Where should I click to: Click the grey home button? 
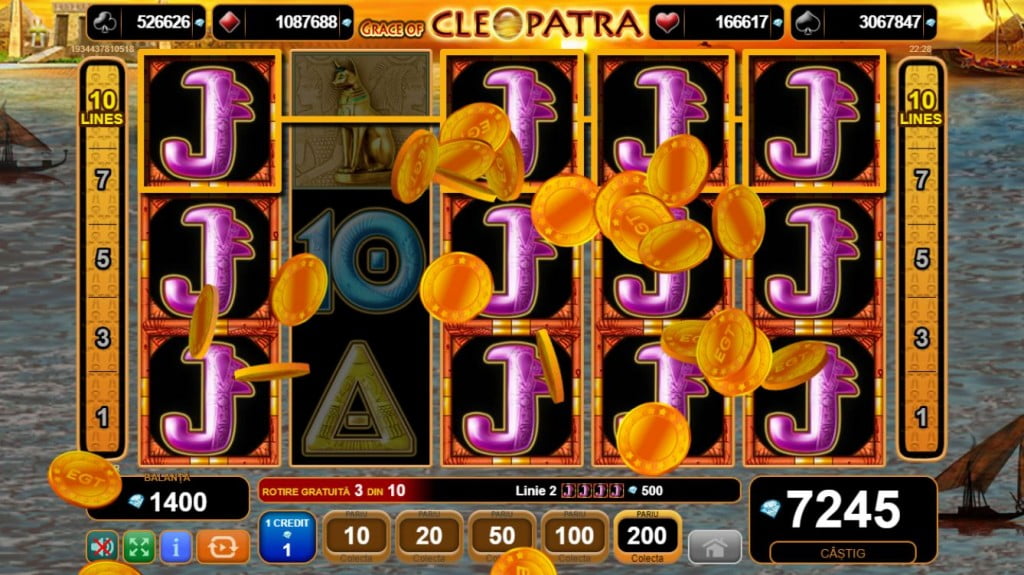pyautogui.click(x=715, y=547)
